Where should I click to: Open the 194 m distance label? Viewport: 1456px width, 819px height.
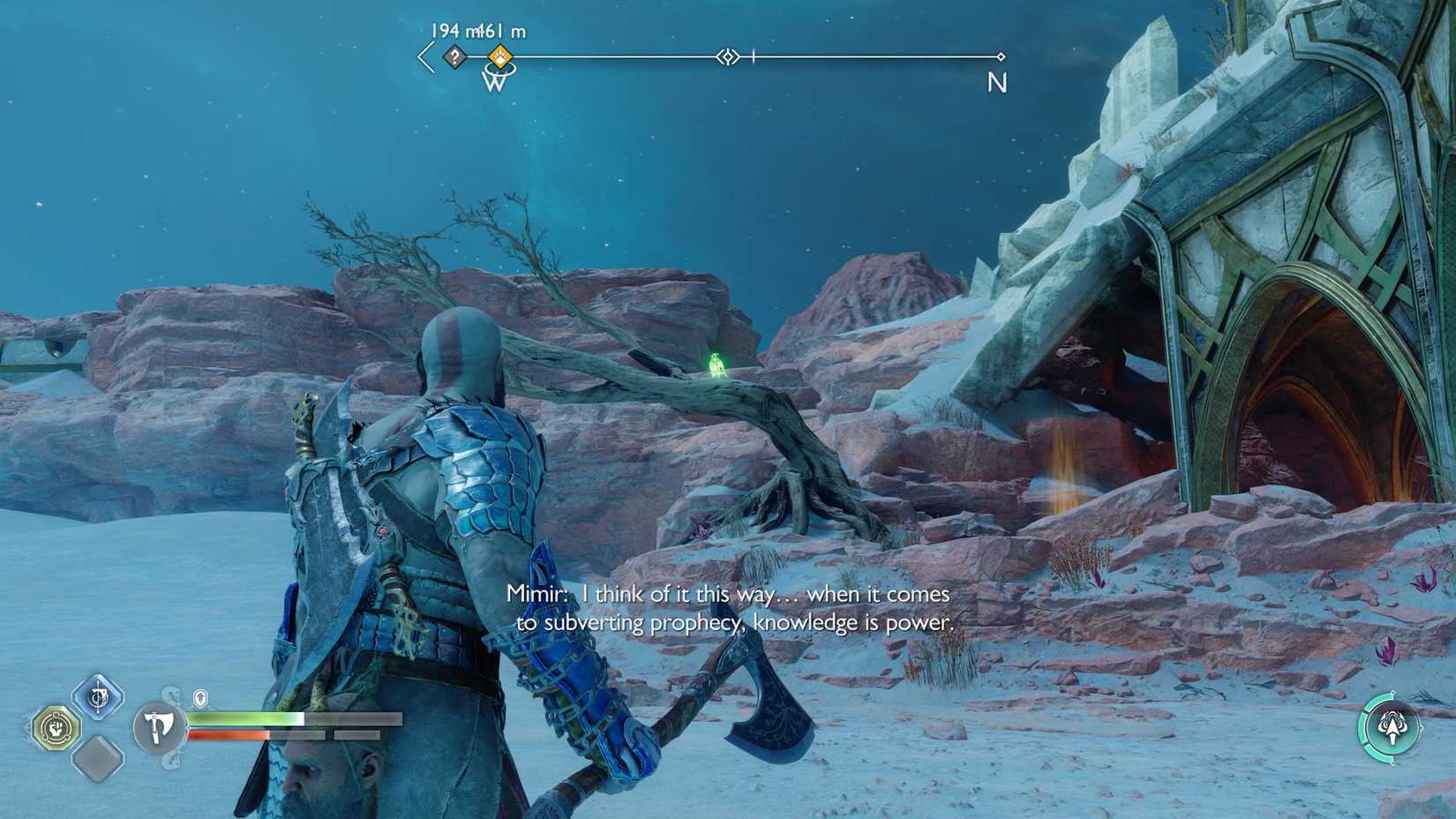click(x=453, y=30)
